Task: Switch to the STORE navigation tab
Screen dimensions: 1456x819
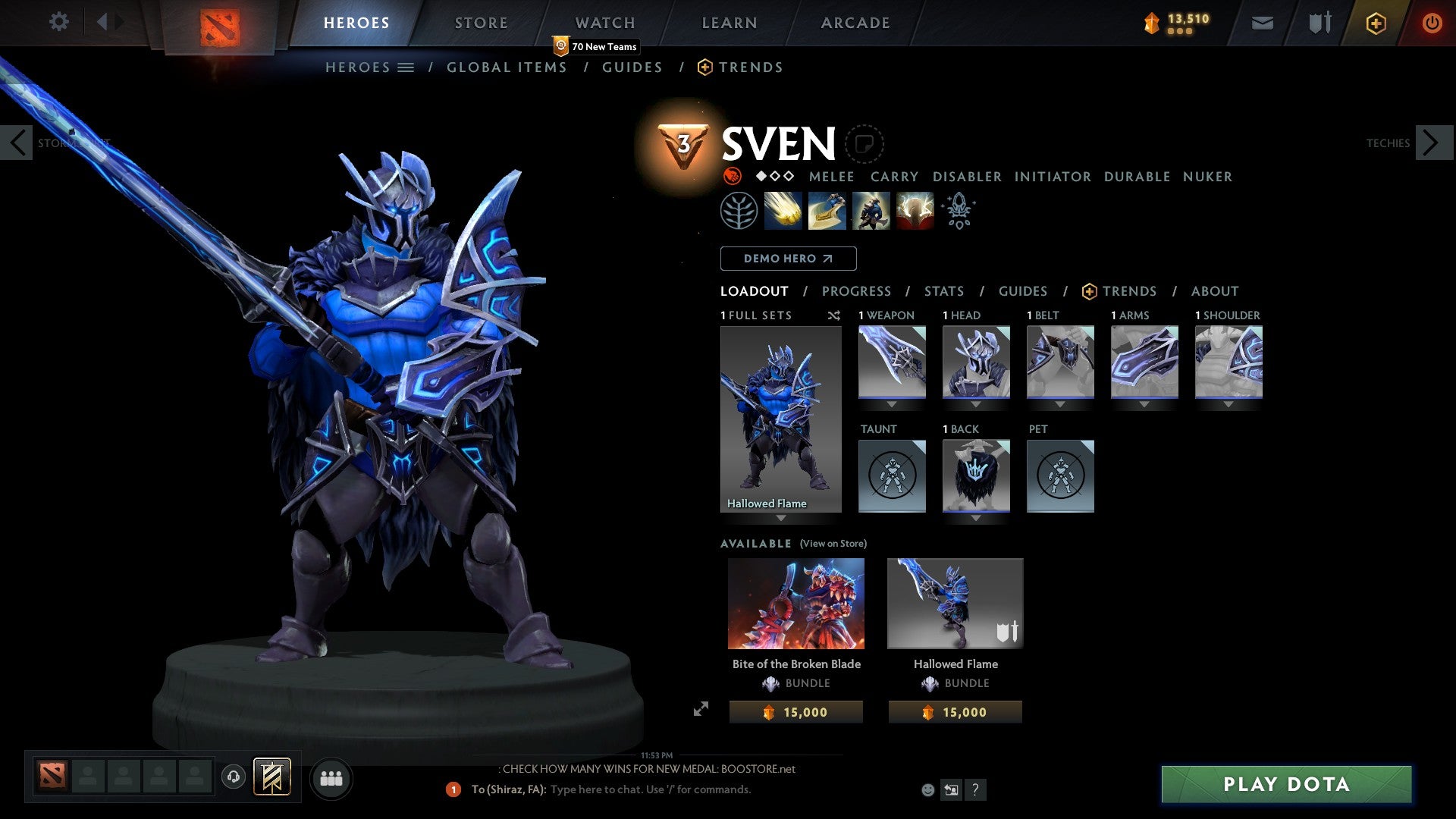Action: click(480, 23)
